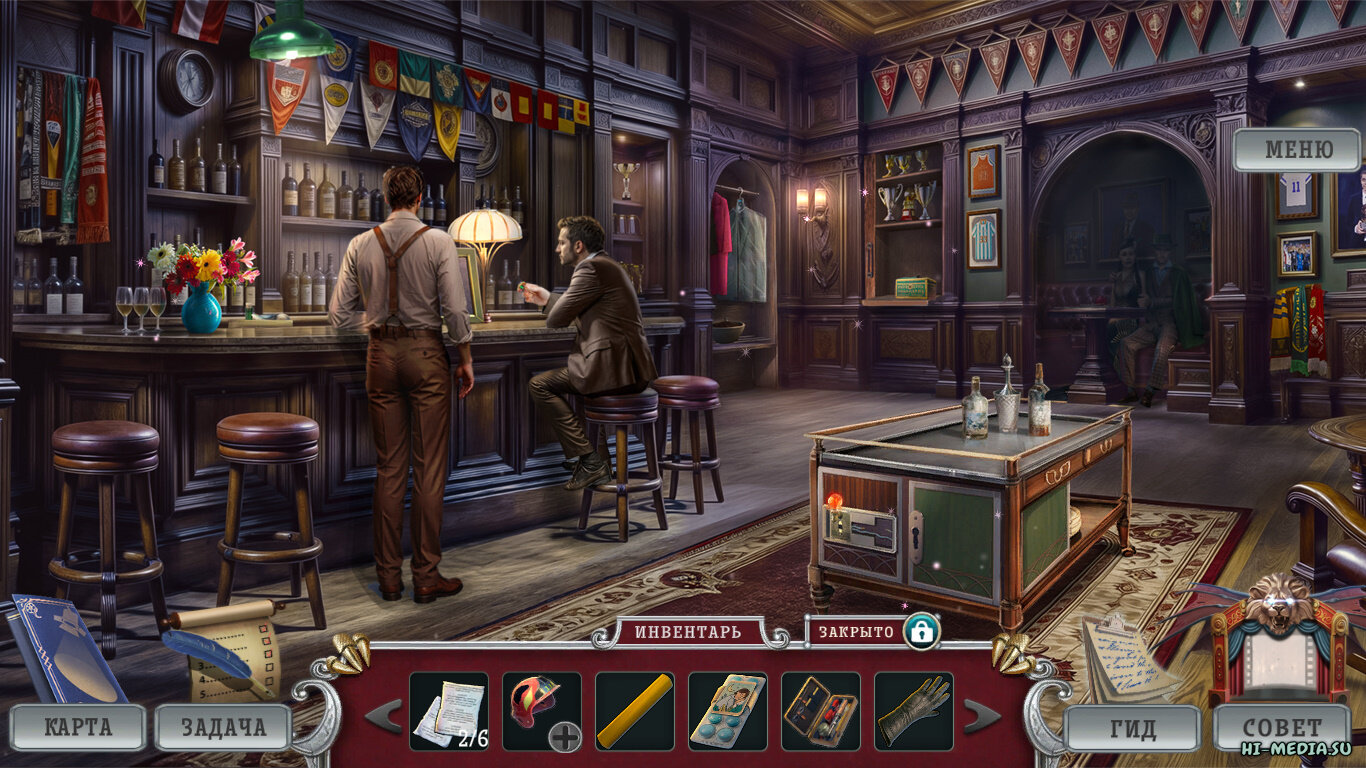The image size is (1366, 768).
Task: Show the ЗАДАЧА task list
Action: [x=223, y=727]
